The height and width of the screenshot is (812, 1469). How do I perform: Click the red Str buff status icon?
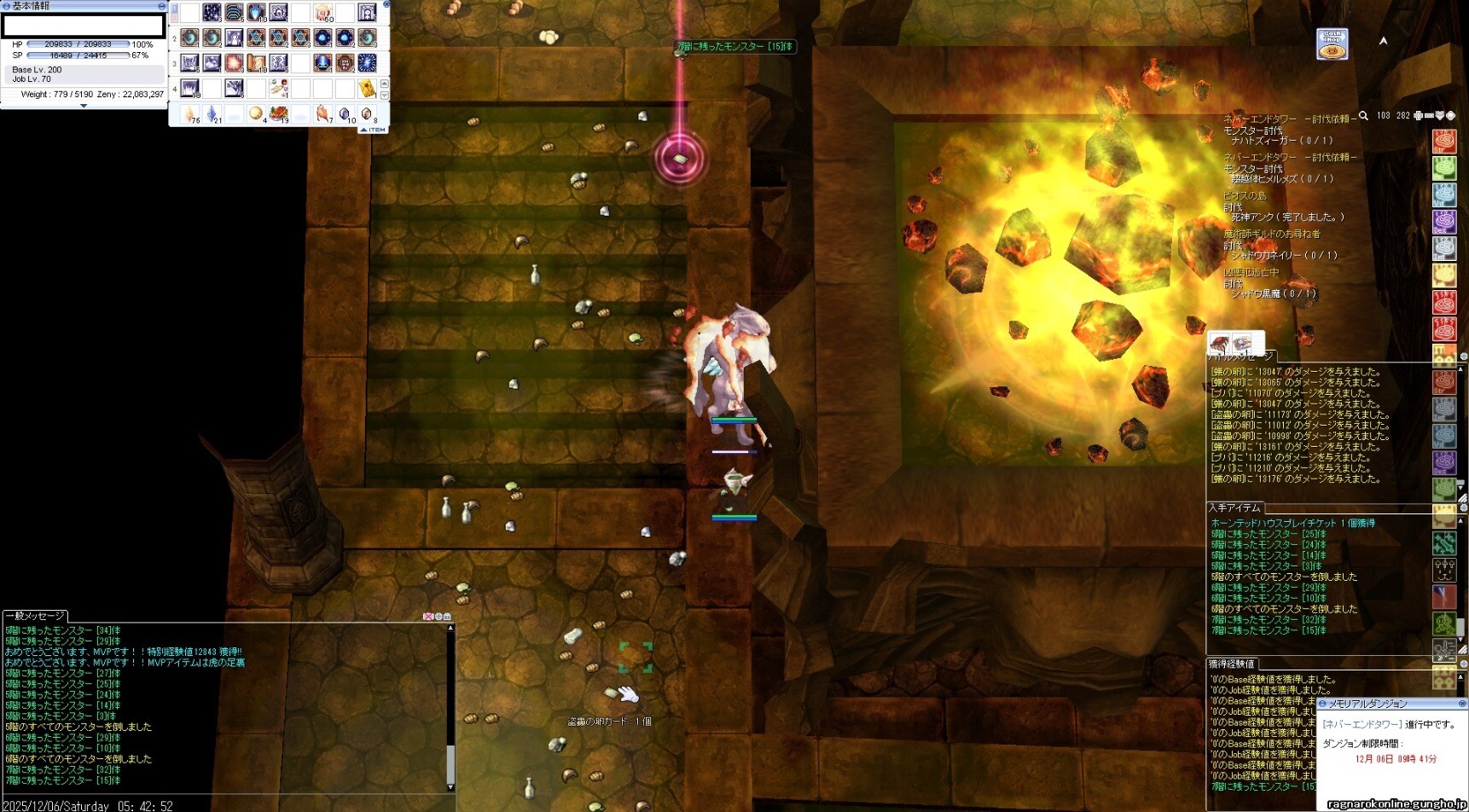(x=1443, y=141)
